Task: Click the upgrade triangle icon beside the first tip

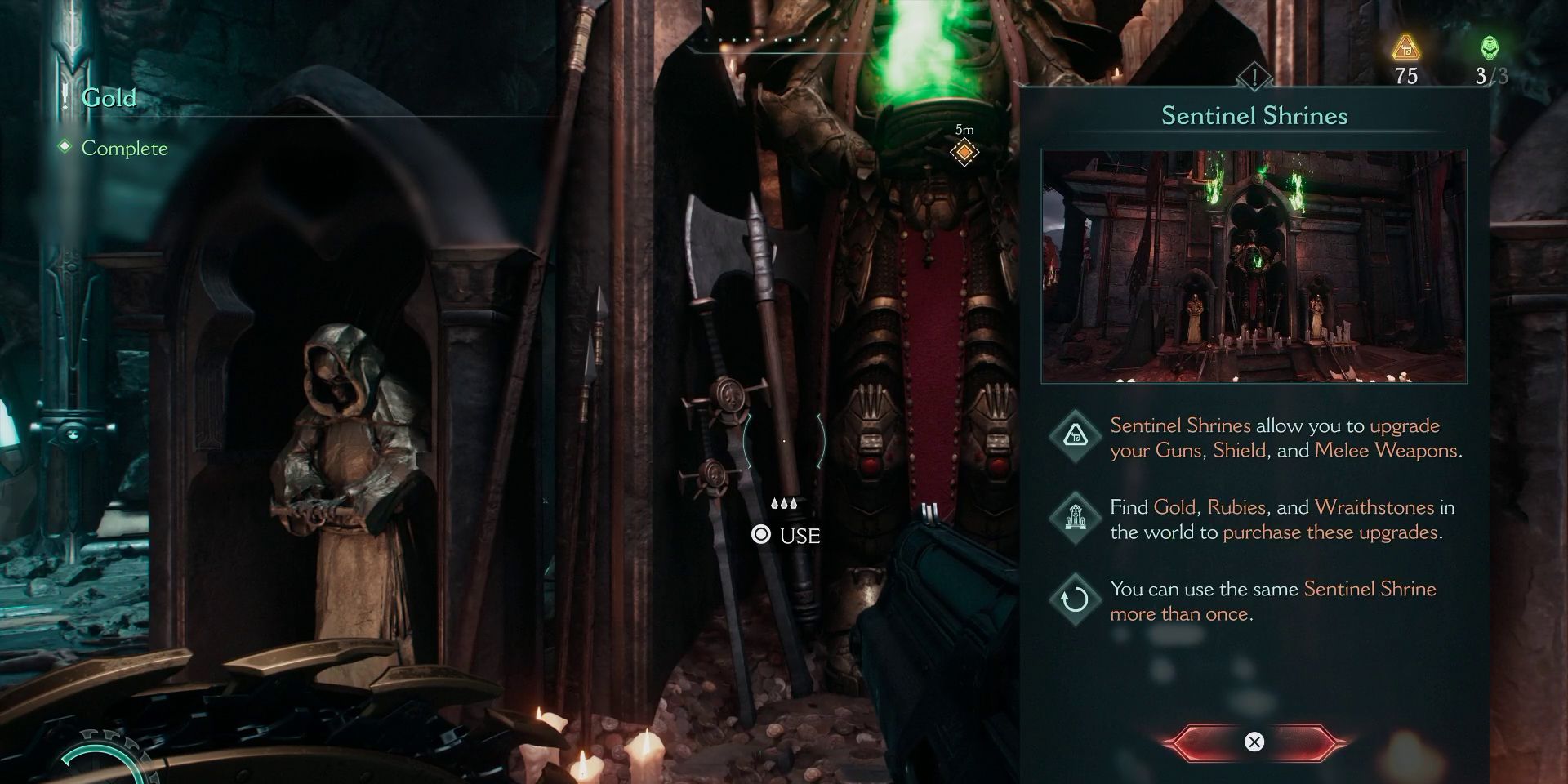Action: click(x=1076, y=437)
